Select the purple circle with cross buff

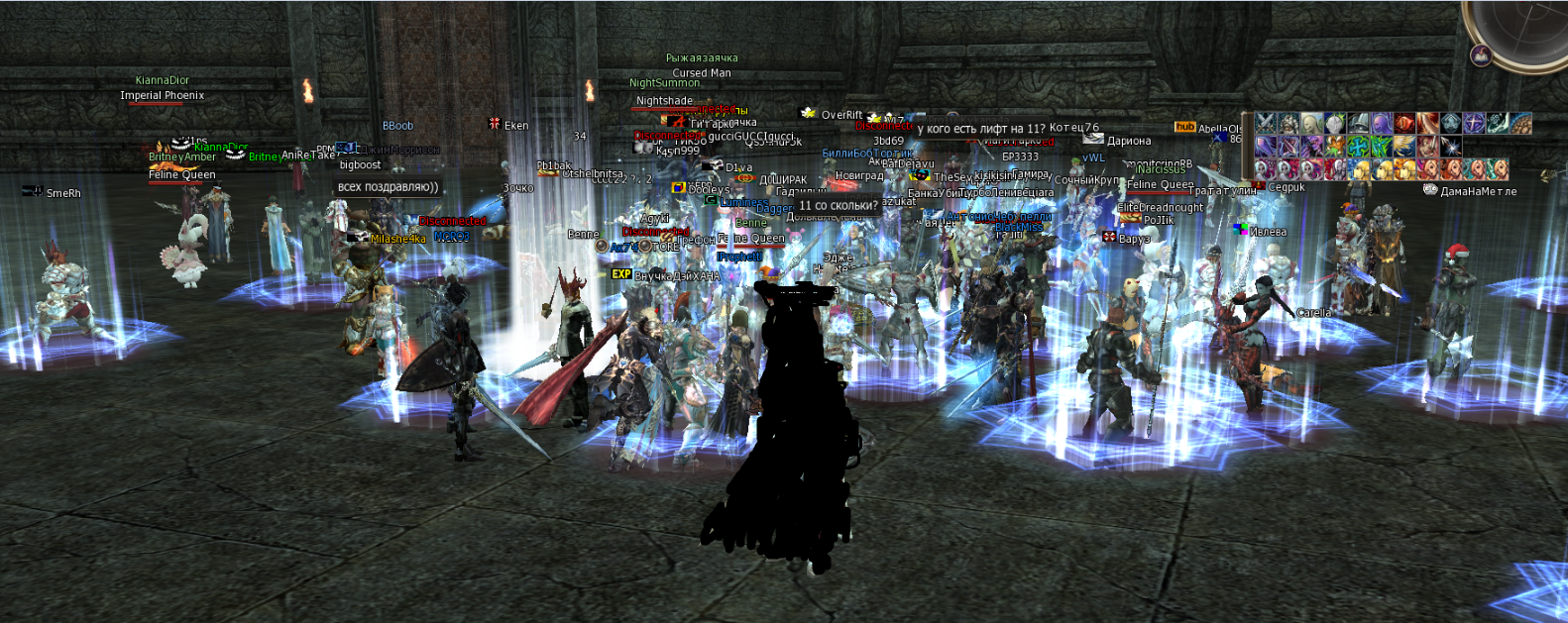(x=1474, y=123)
